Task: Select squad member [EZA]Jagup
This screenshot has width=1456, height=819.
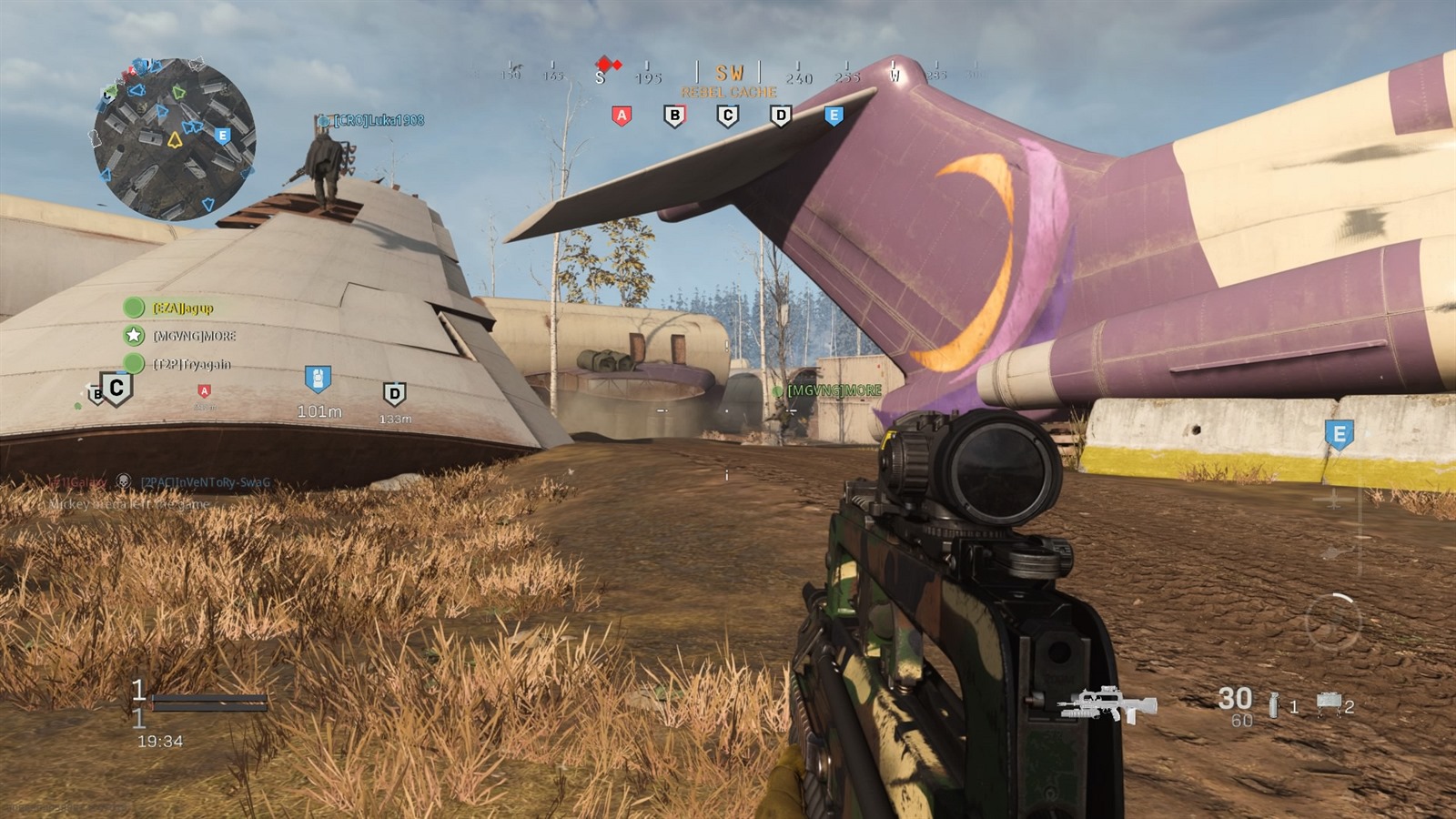Action: 182,308
